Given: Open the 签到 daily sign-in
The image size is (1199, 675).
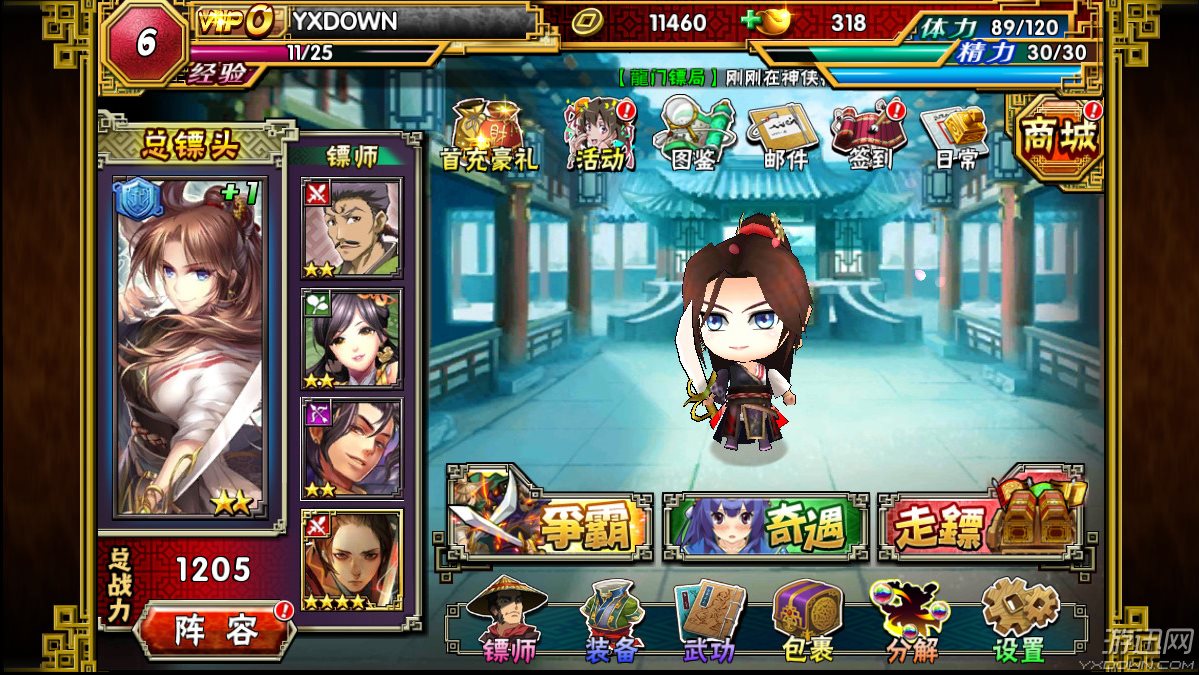Looking at the screenshot, I should (869, 135).
